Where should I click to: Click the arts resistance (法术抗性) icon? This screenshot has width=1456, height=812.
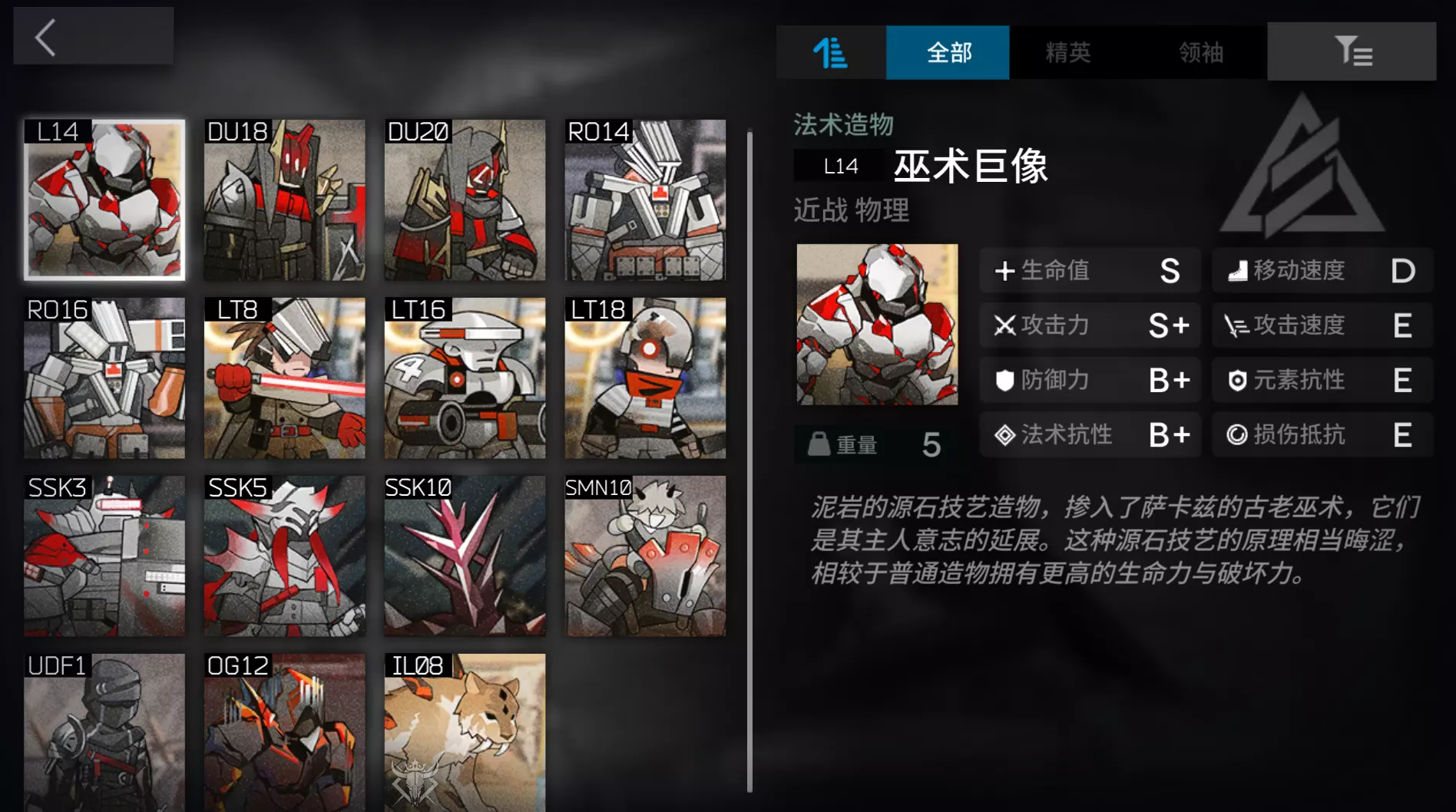point(1005,434)
